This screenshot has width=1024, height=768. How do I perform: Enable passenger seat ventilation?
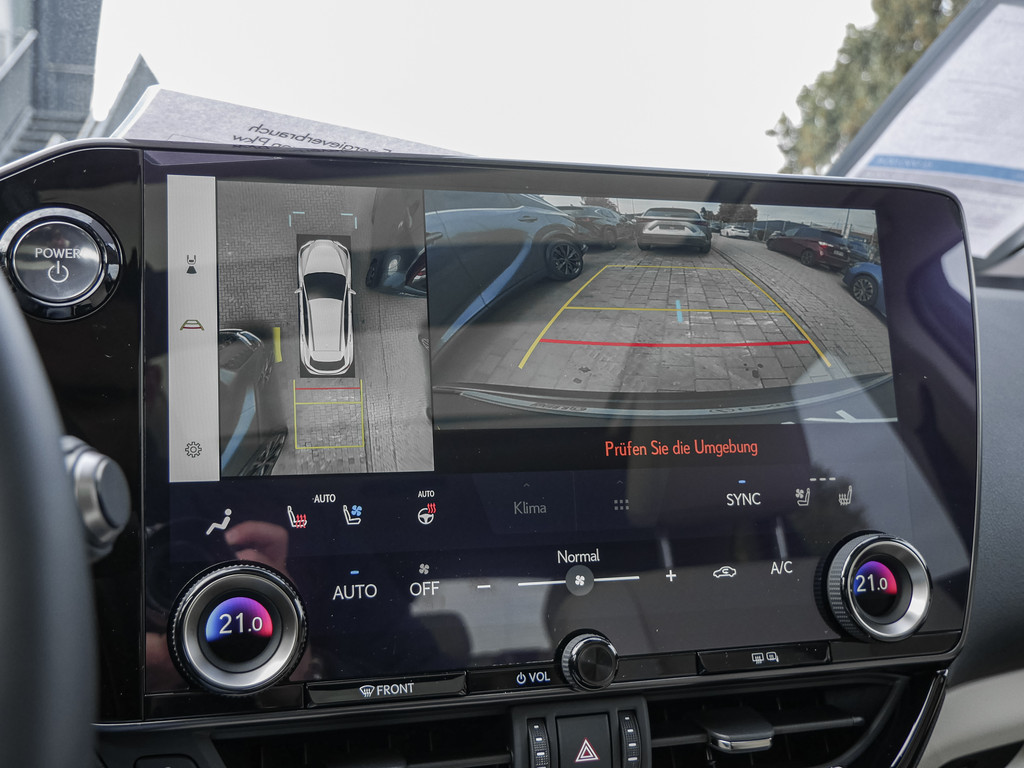(x=802, y=496)
